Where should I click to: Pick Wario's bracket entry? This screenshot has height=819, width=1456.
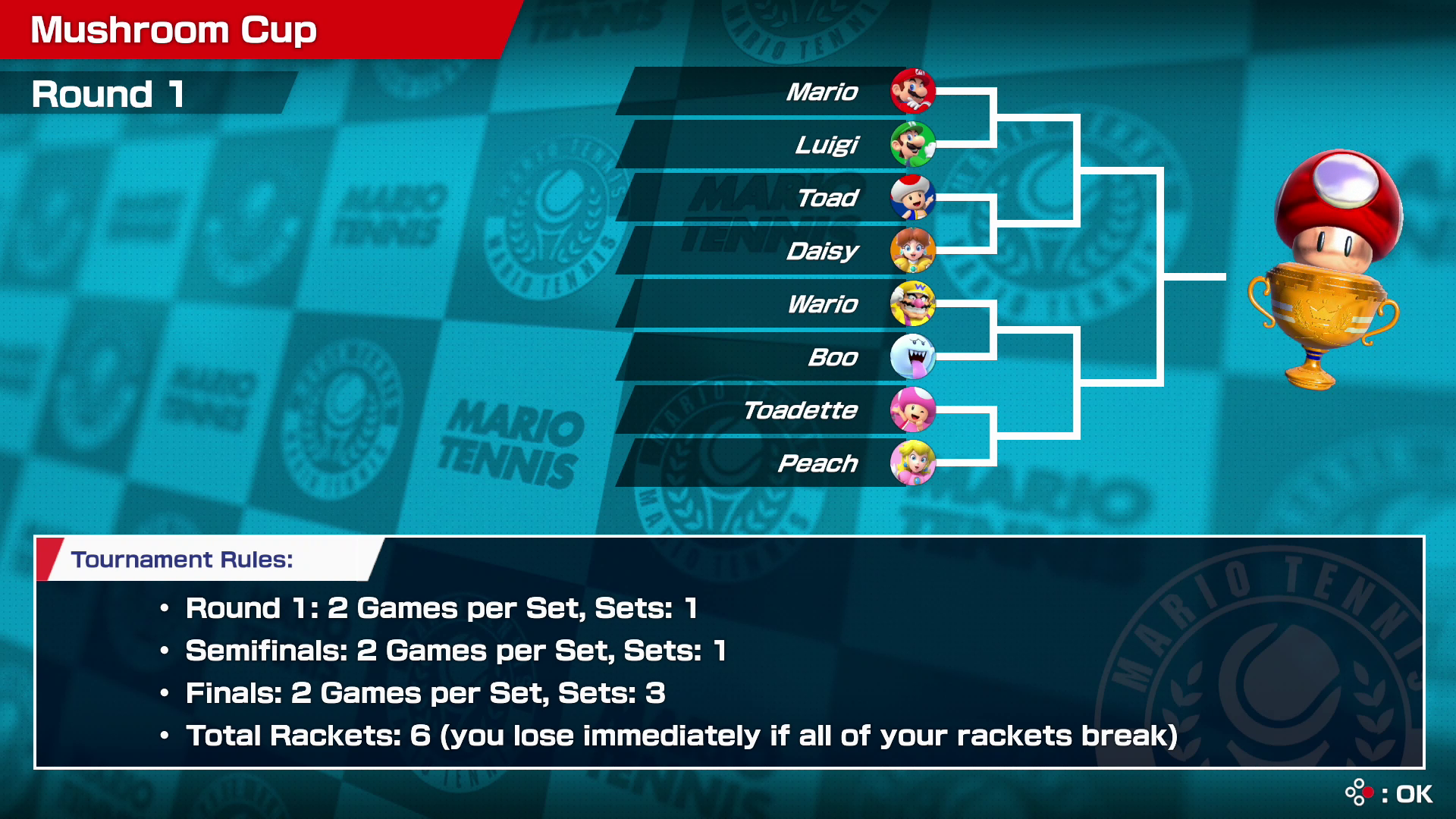coord(773,304)
